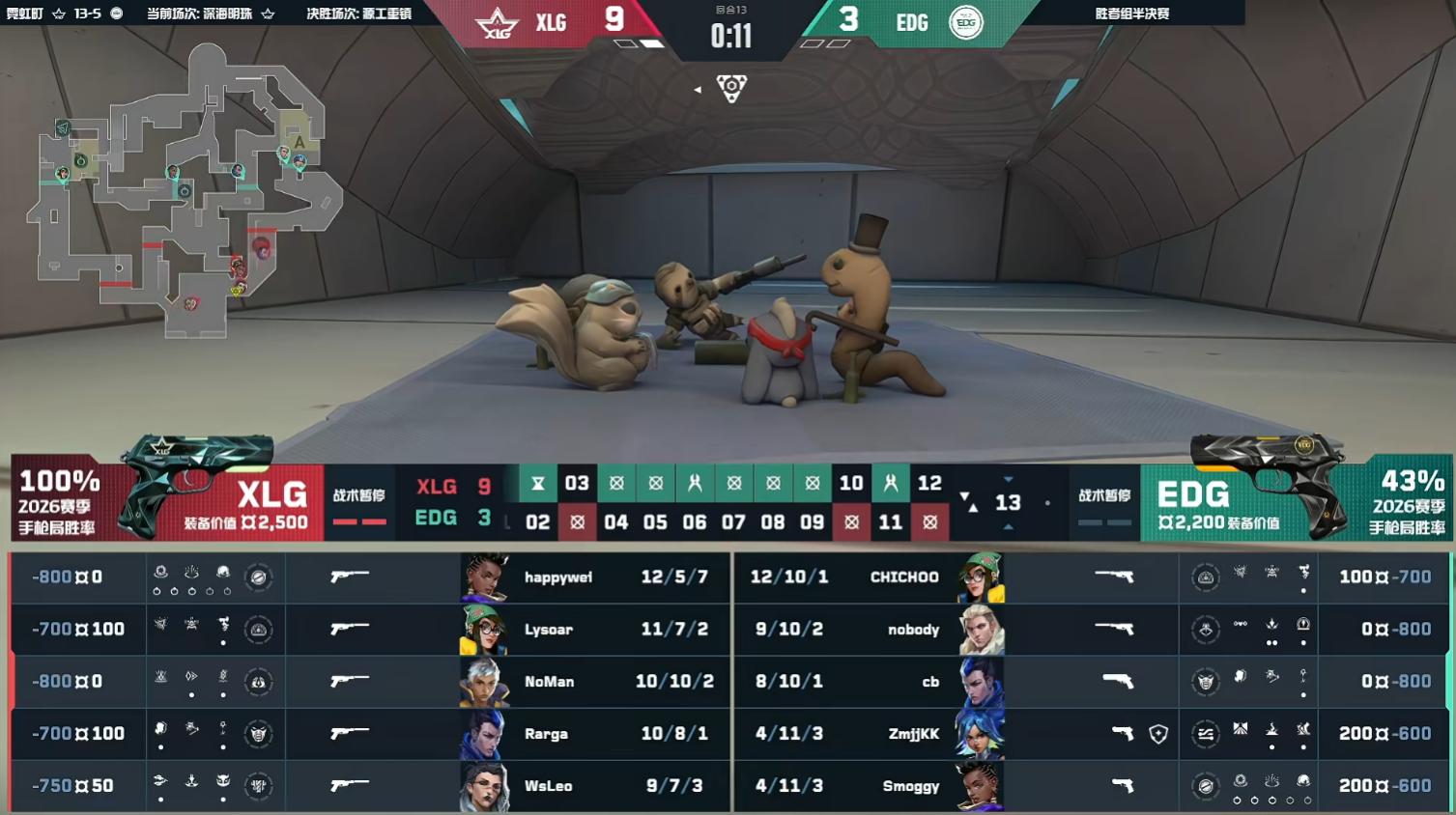This screenshot has height=815, width=1456.
Task: Choose CHICHOO in the EDG roster
Action: pyautogui.click(x=903, y=577)
